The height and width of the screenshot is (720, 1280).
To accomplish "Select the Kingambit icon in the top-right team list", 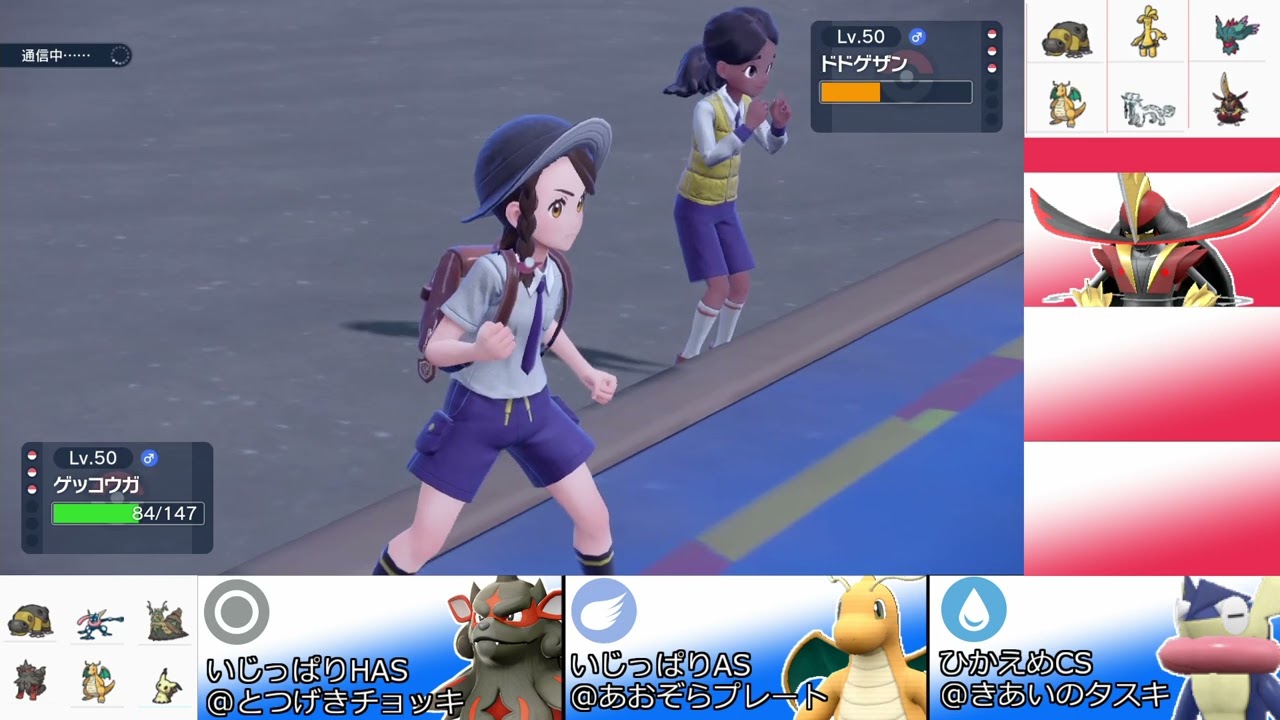I will 1228,100.
